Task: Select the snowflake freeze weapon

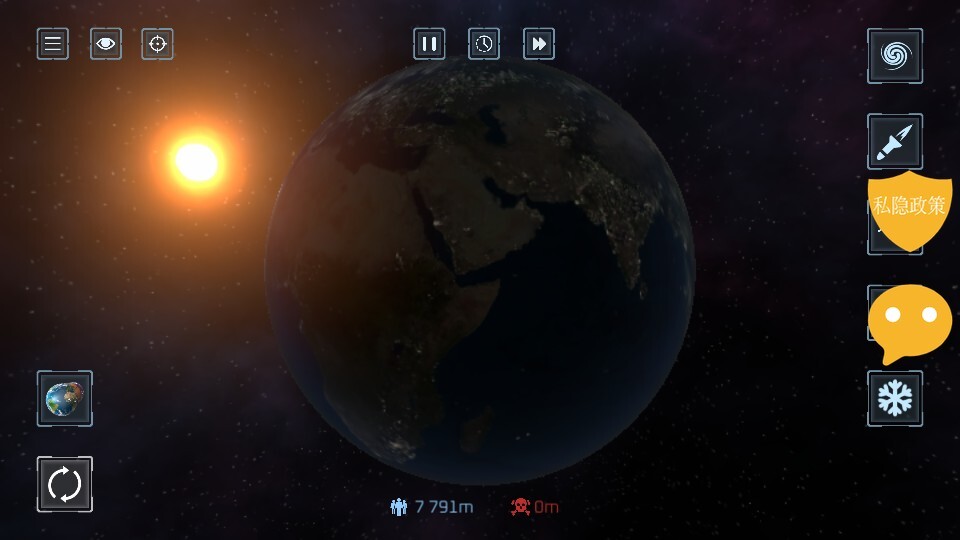Action: coord(894,398)
